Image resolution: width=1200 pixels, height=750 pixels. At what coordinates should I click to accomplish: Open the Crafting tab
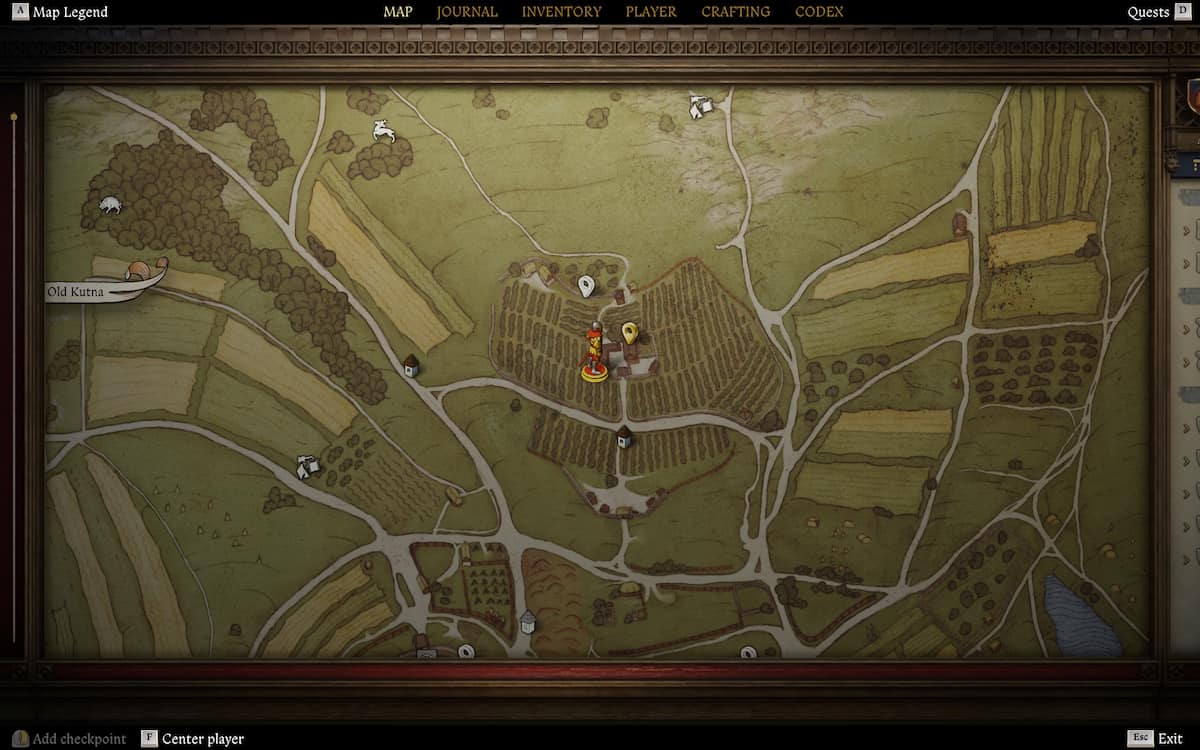click(735, 12)
